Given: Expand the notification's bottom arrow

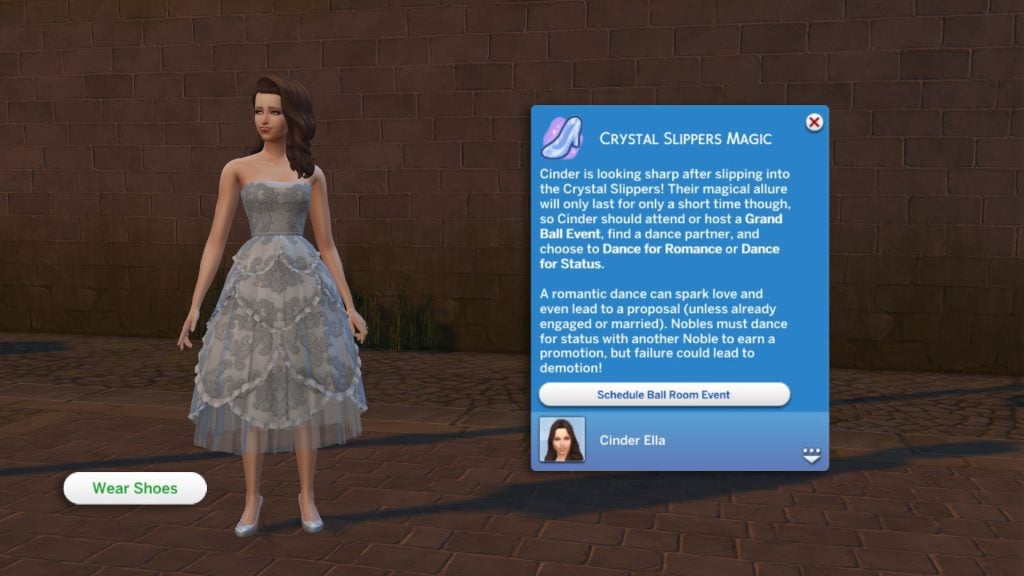Looking at the screenshot, I should click(811, 455).
